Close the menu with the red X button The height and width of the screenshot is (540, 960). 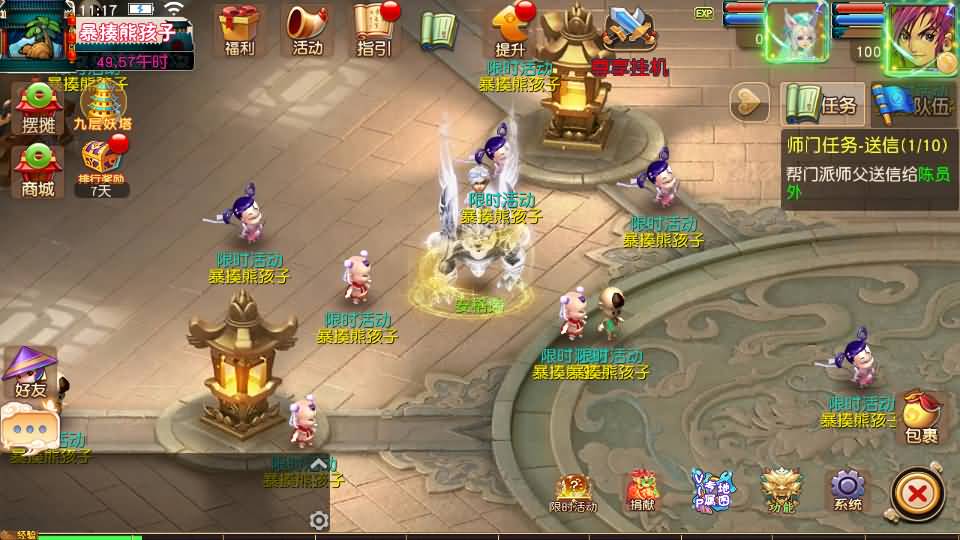tap(914, 493)
